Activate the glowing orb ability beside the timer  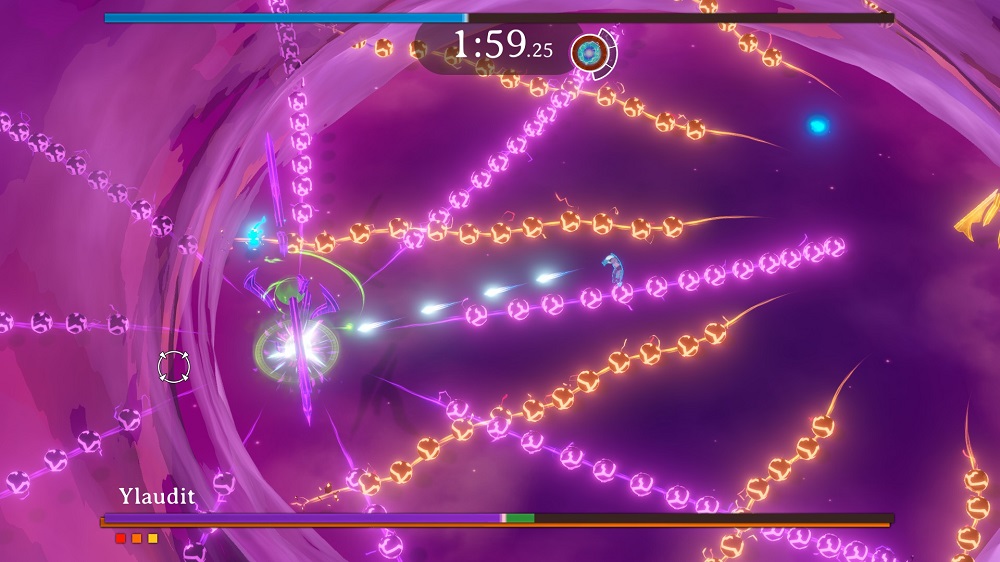589,53
